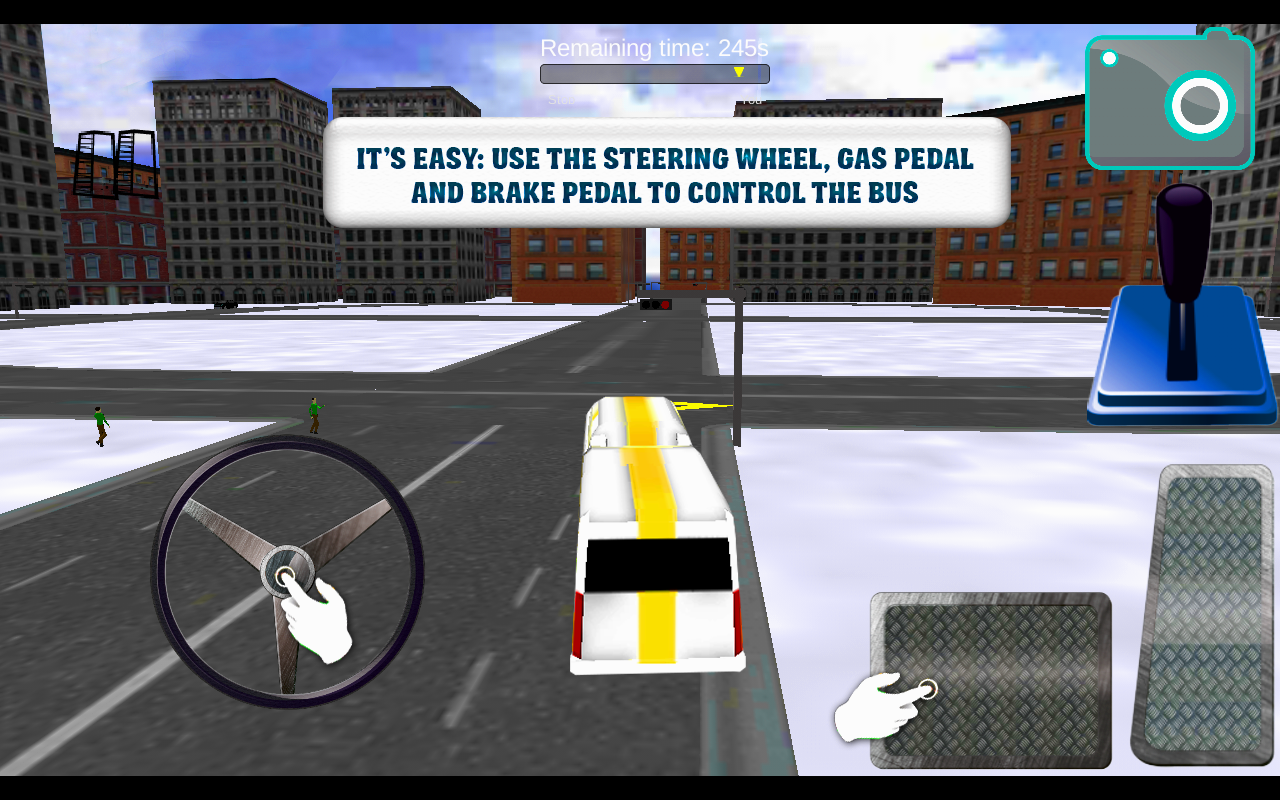Click the traffic light in the distance

[657, 303]
